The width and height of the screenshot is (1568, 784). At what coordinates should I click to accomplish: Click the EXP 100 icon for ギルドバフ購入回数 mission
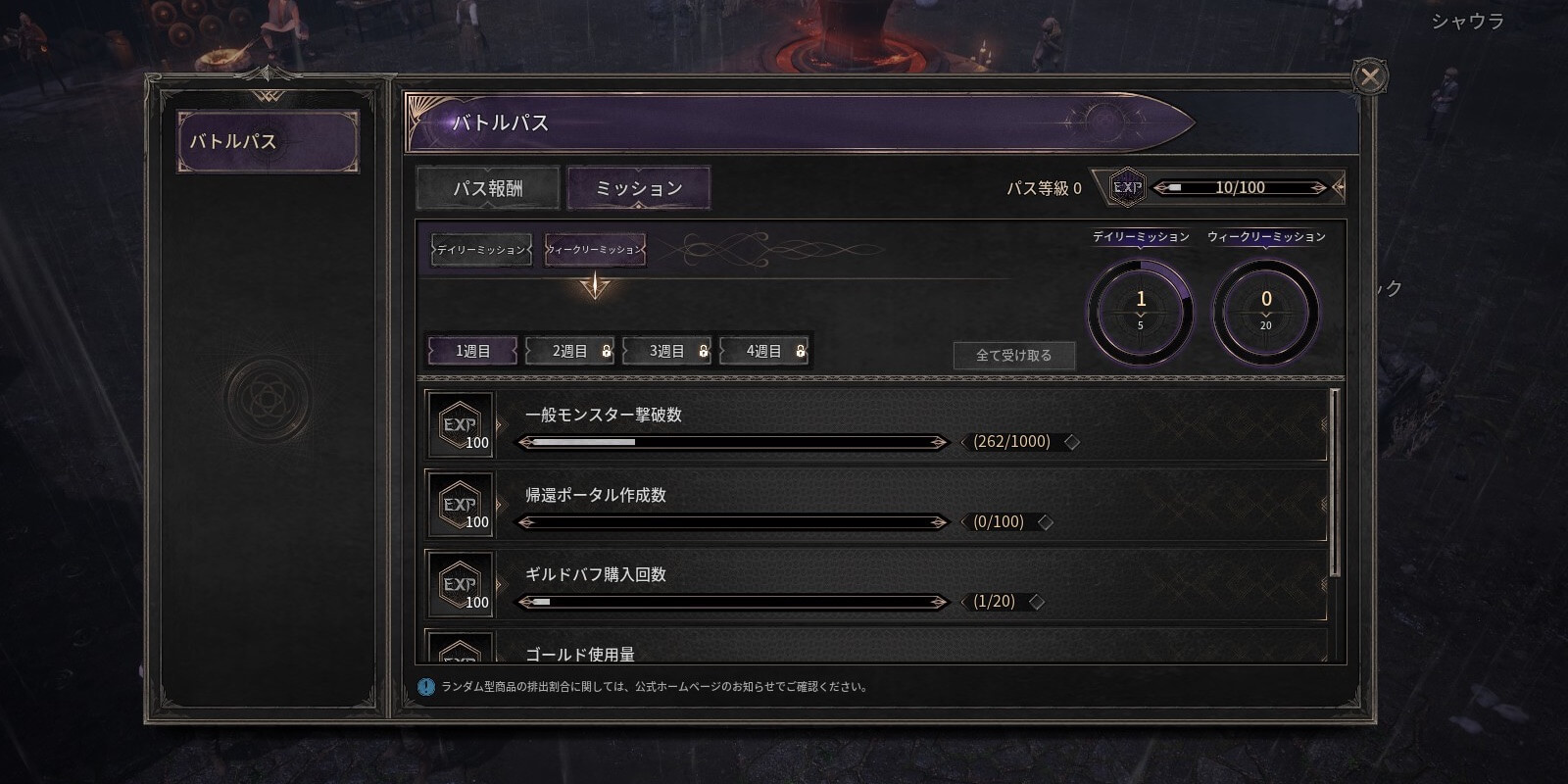(x=461, y=586)
